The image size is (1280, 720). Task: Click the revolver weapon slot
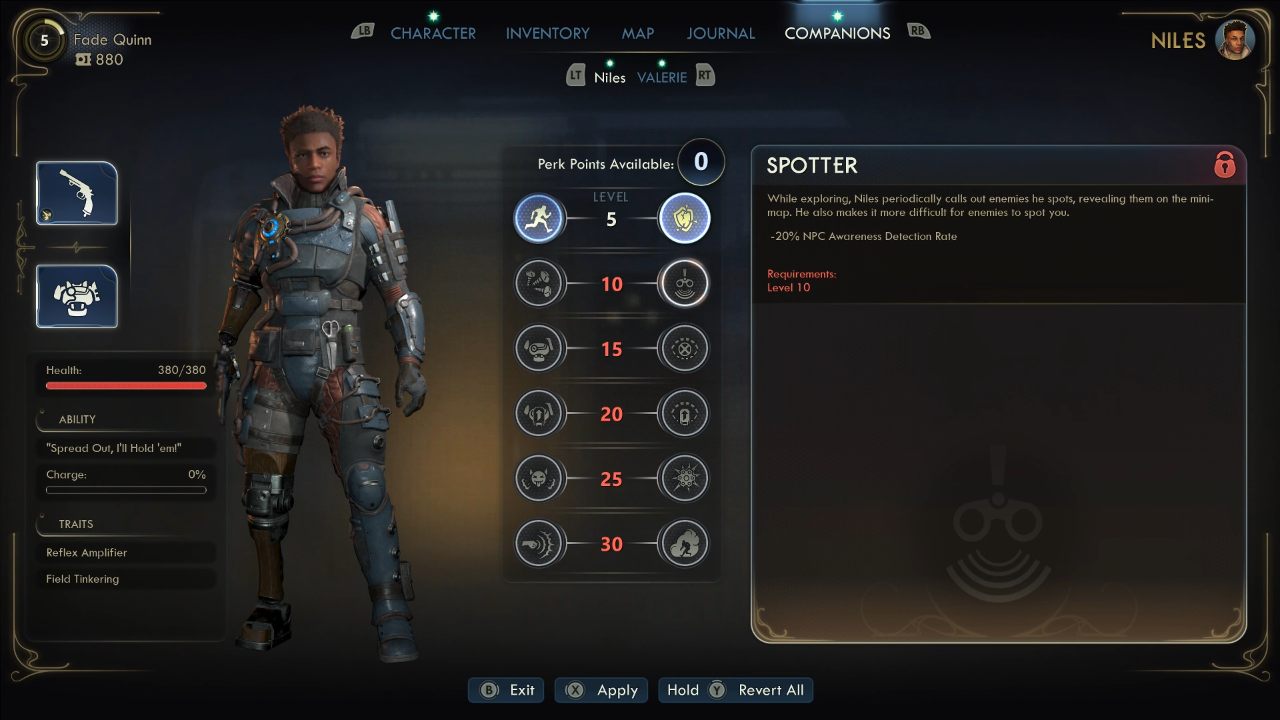(77, 193)
